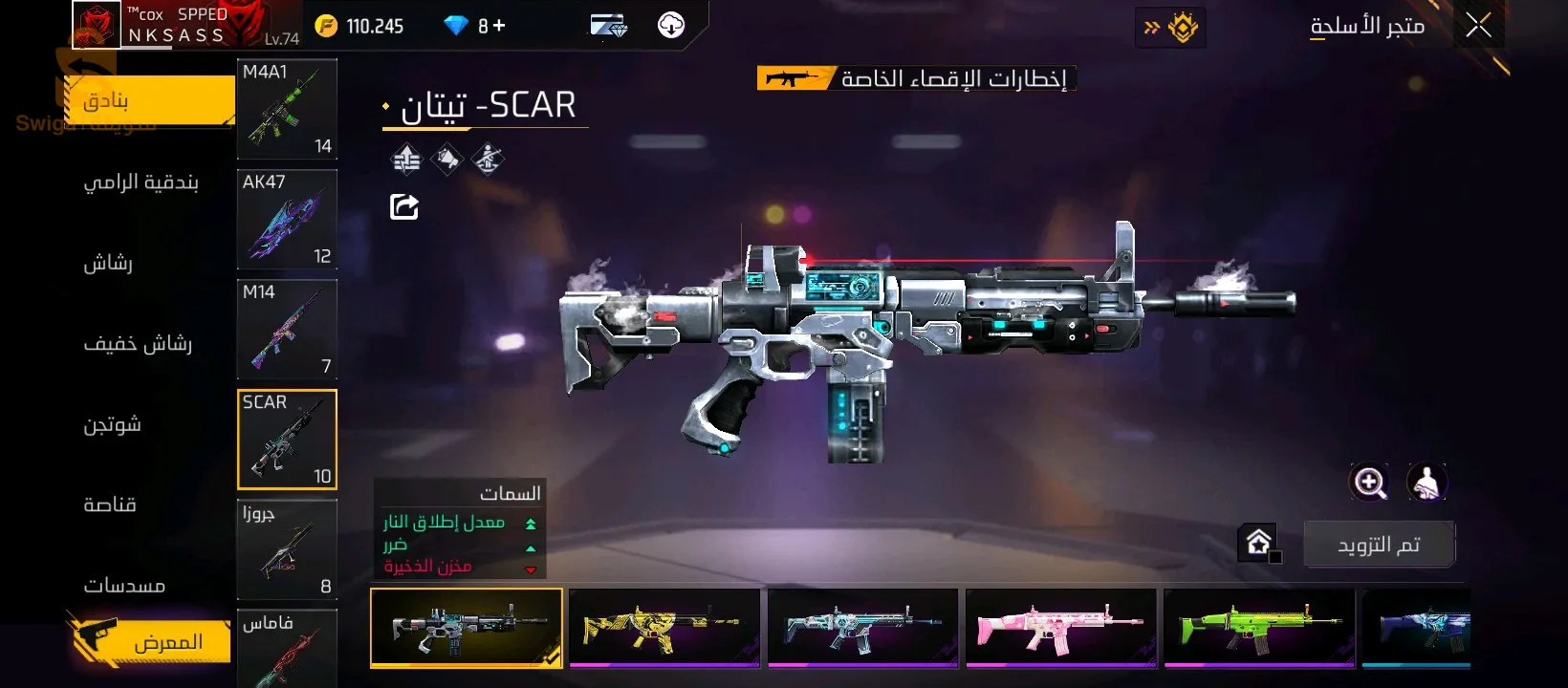Zoom in on the weapon preview
The height and width of the screenshot is (688, 1568).
pos(1369,483)
